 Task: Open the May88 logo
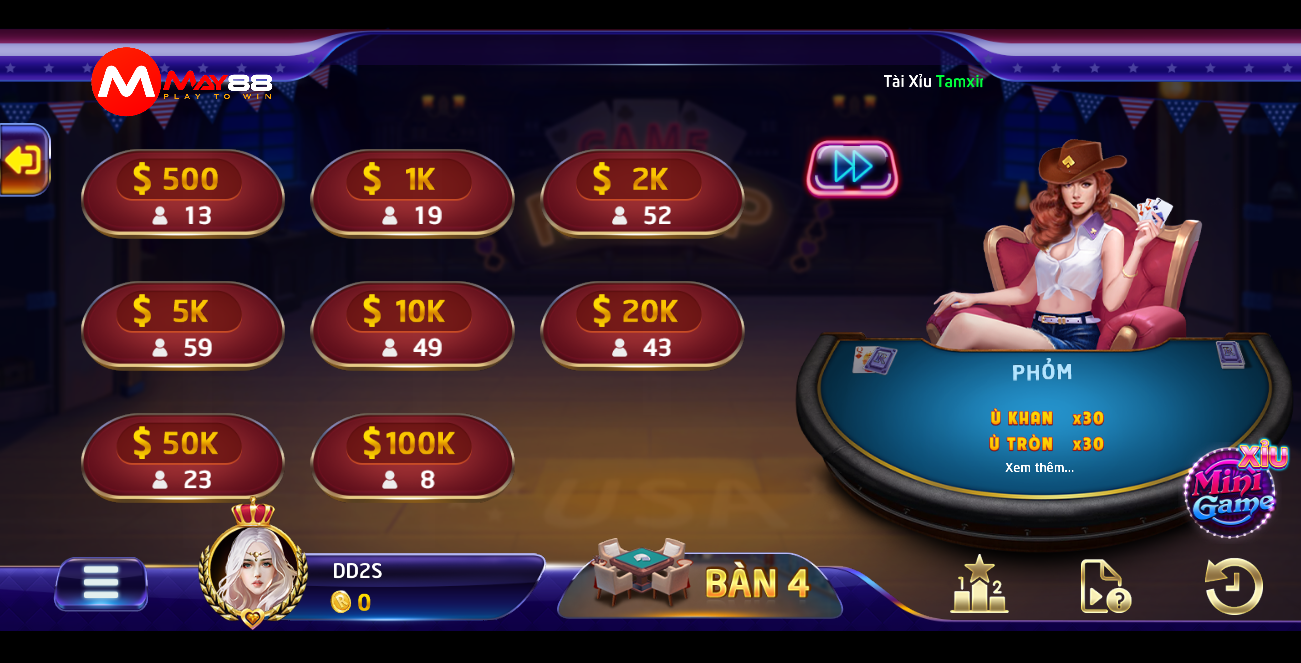tap(180, 84)
